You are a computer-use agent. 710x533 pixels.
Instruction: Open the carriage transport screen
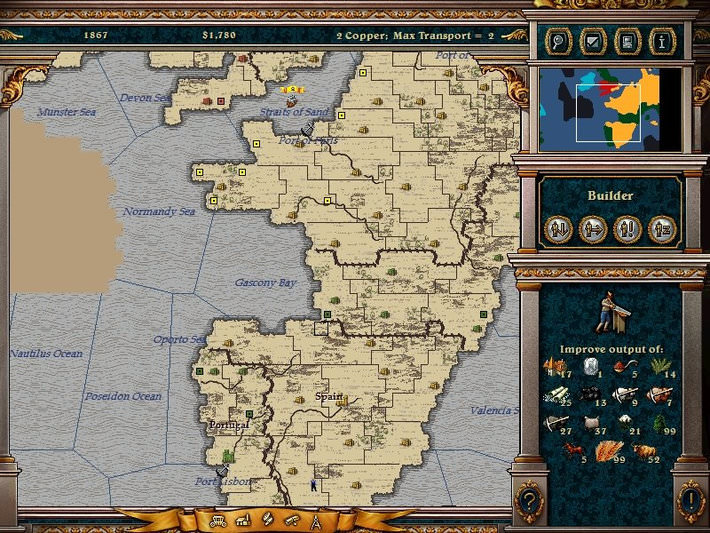[x=217, y=520]
